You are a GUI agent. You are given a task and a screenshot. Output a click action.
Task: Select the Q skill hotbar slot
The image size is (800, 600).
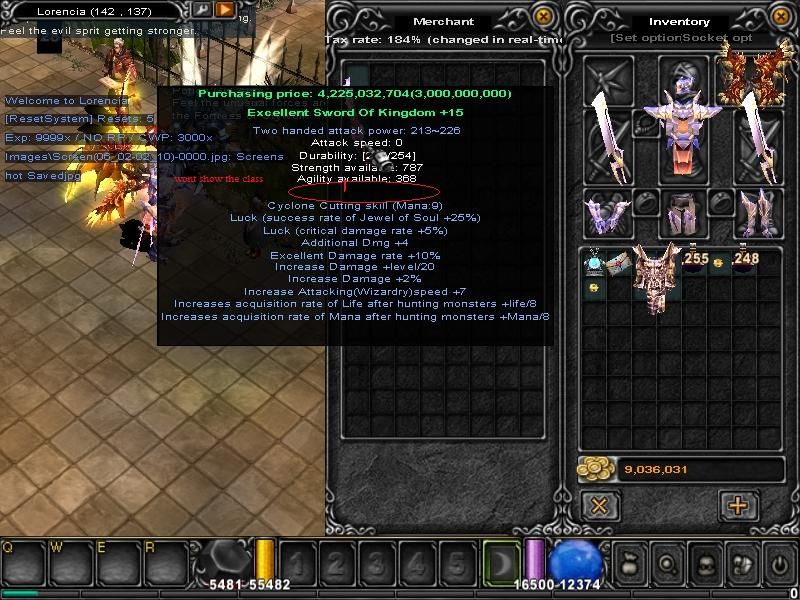coord(22,563)
